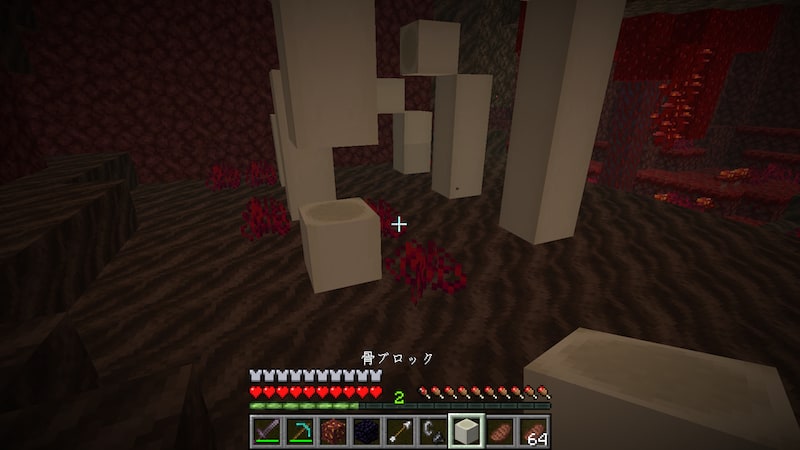Viewport: 800px width, 450px height.
Task: Select the sword hotbar slot
Action: click(x=266, y=432)
